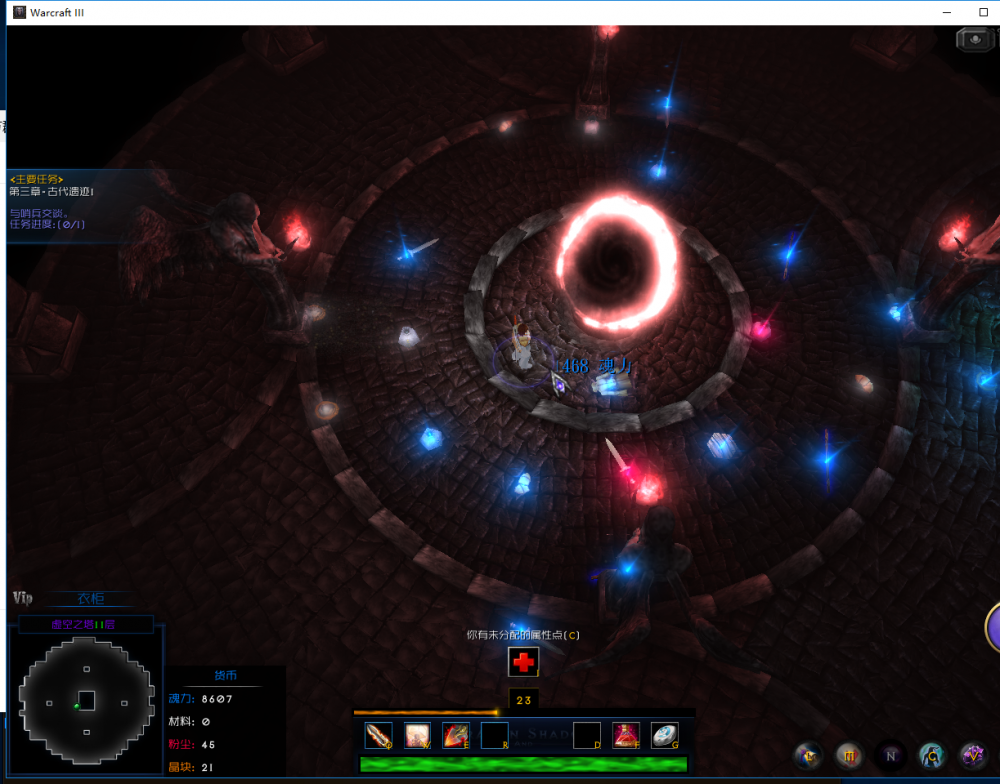
Task: Toggle the top-right octagonal grey button
Action: point(973,39)
